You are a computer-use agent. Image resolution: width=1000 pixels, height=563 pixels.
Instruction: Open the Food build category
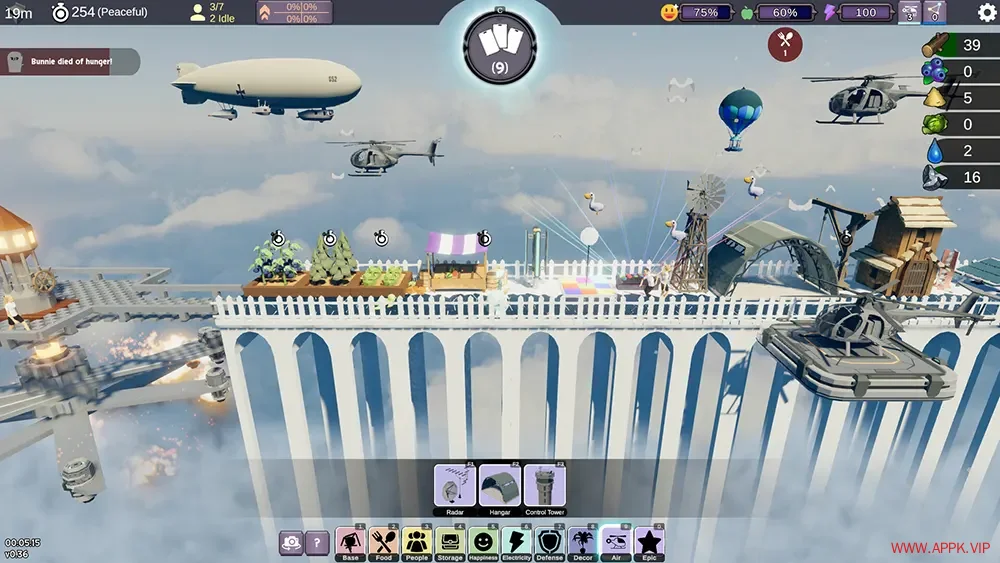[383, 543]
